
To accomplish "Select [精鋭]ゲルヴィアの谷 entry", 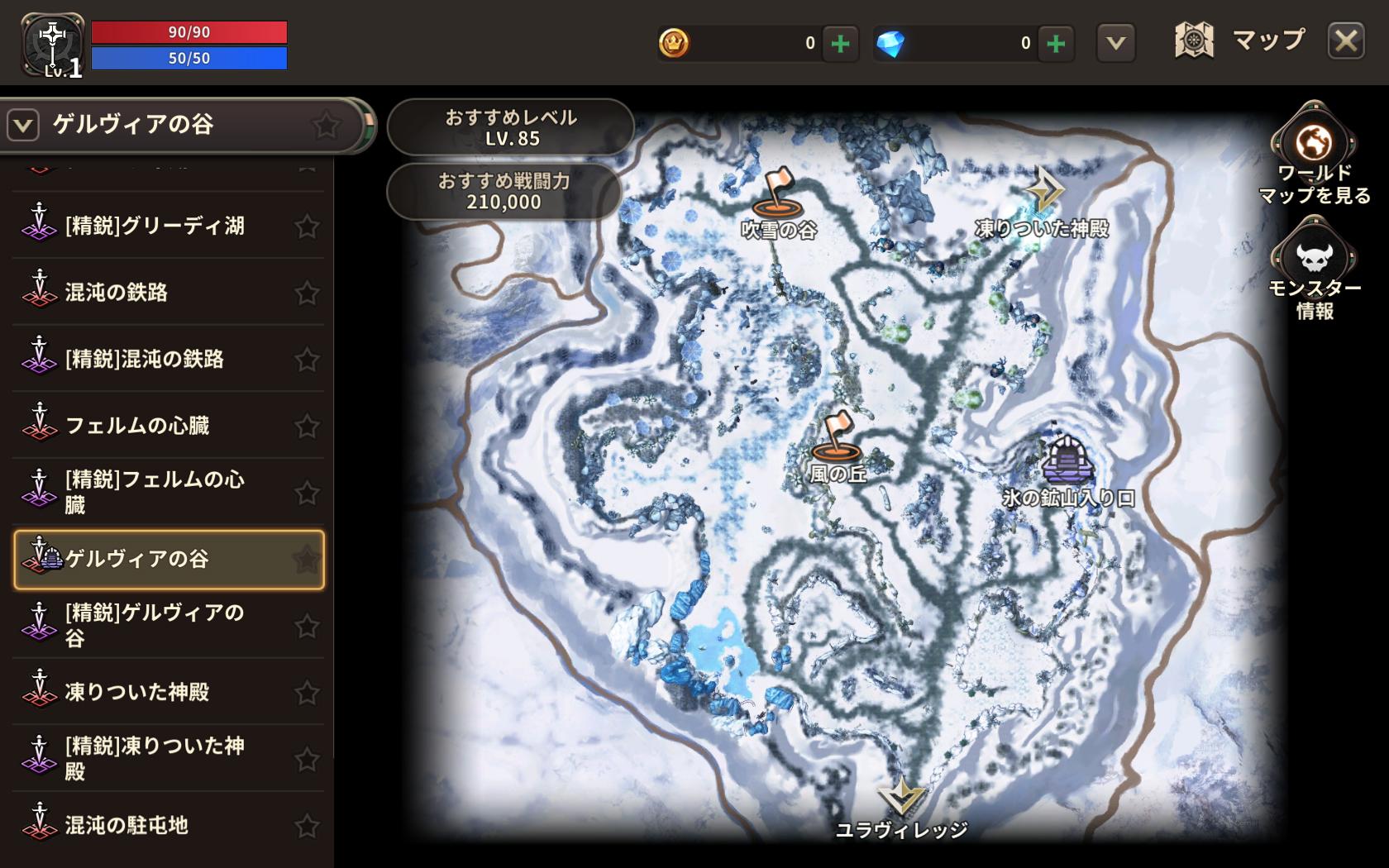I will coord(155,625).
